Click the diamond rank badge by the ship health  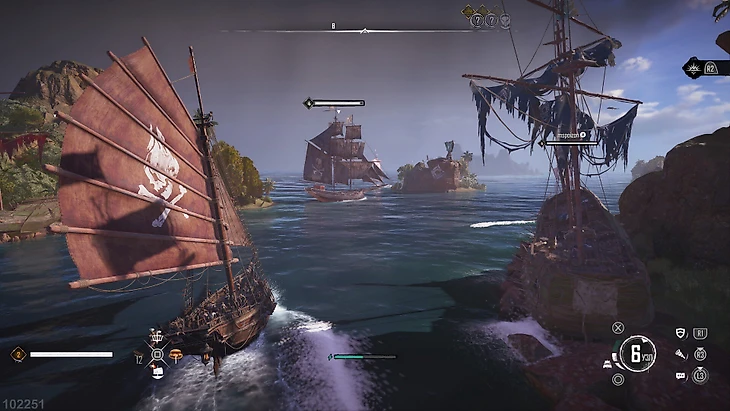click(18, 354)
